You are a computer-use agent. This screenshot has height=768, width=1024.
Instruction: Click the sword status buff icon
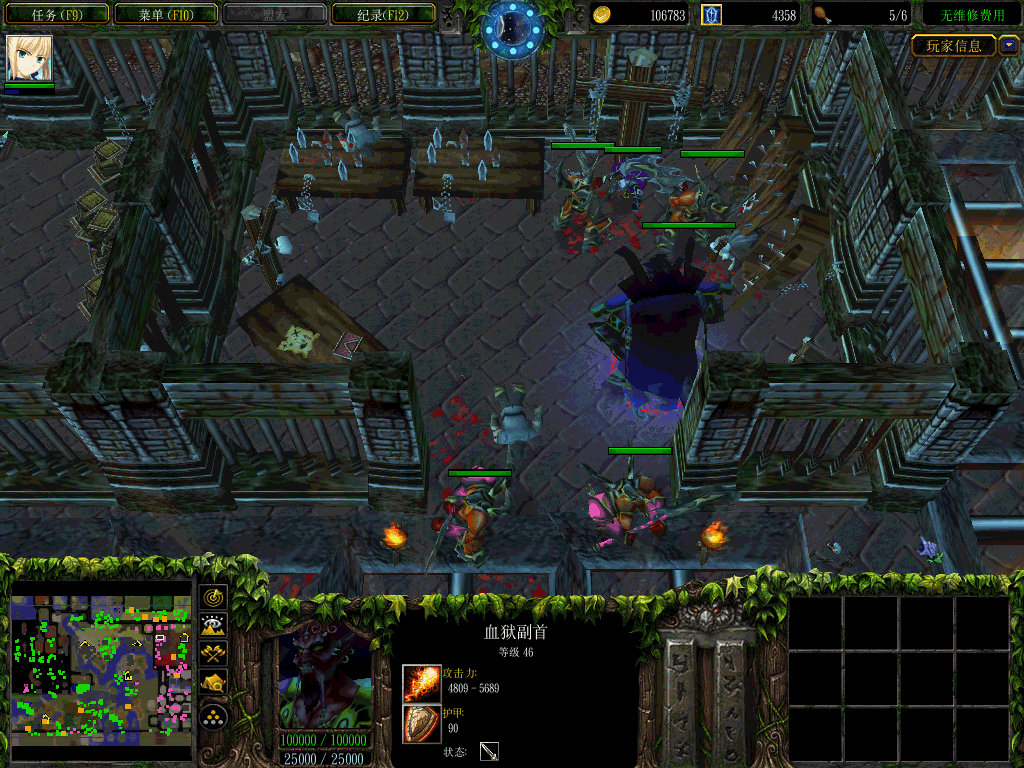489,751
